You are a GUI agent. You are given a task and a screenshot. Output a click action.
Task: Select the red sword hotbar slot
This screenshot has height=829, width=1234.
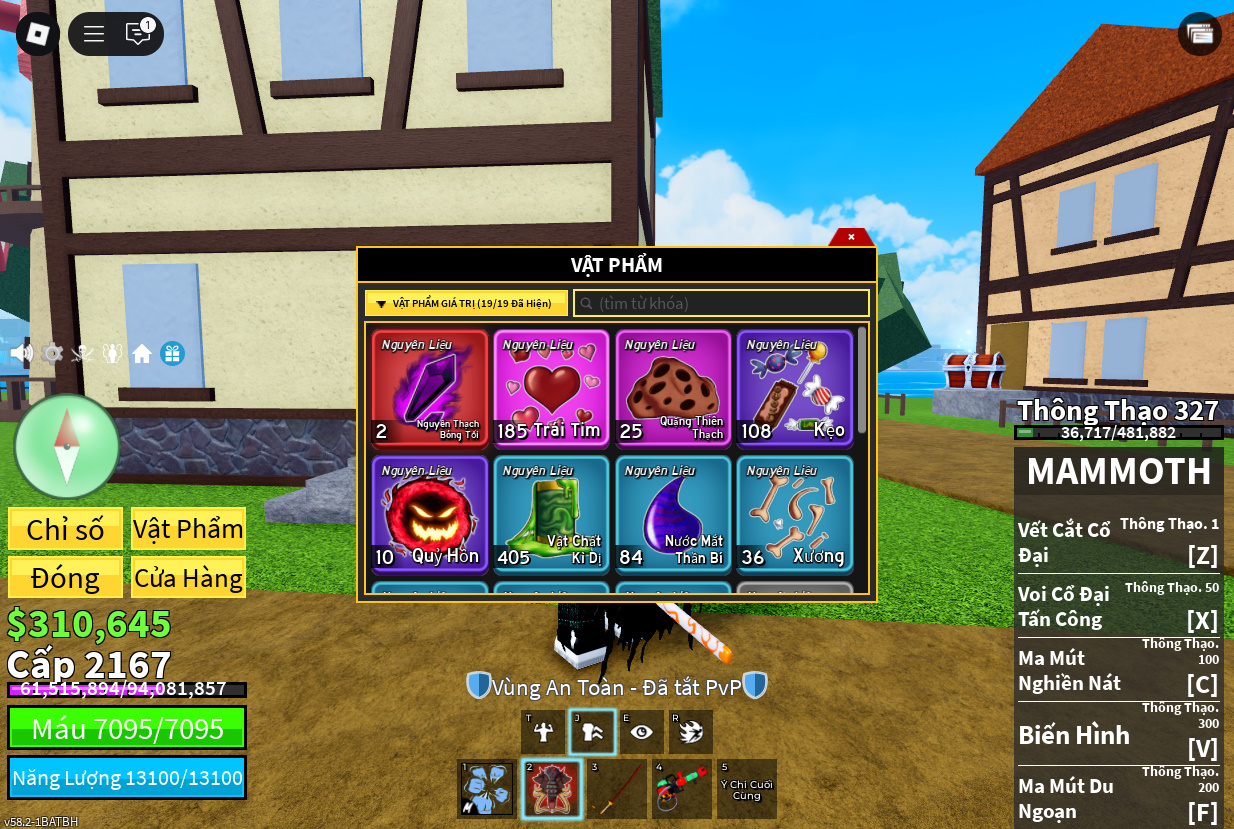[x=616, y=789]
